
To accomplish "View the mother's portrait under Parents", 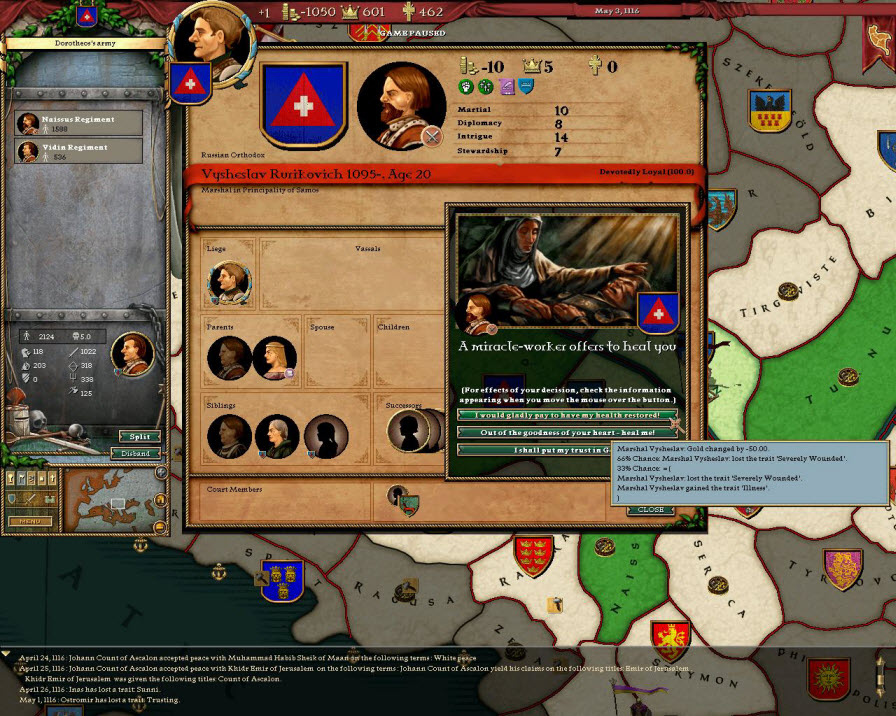I will pyautogui.click(x=275, y=358).
